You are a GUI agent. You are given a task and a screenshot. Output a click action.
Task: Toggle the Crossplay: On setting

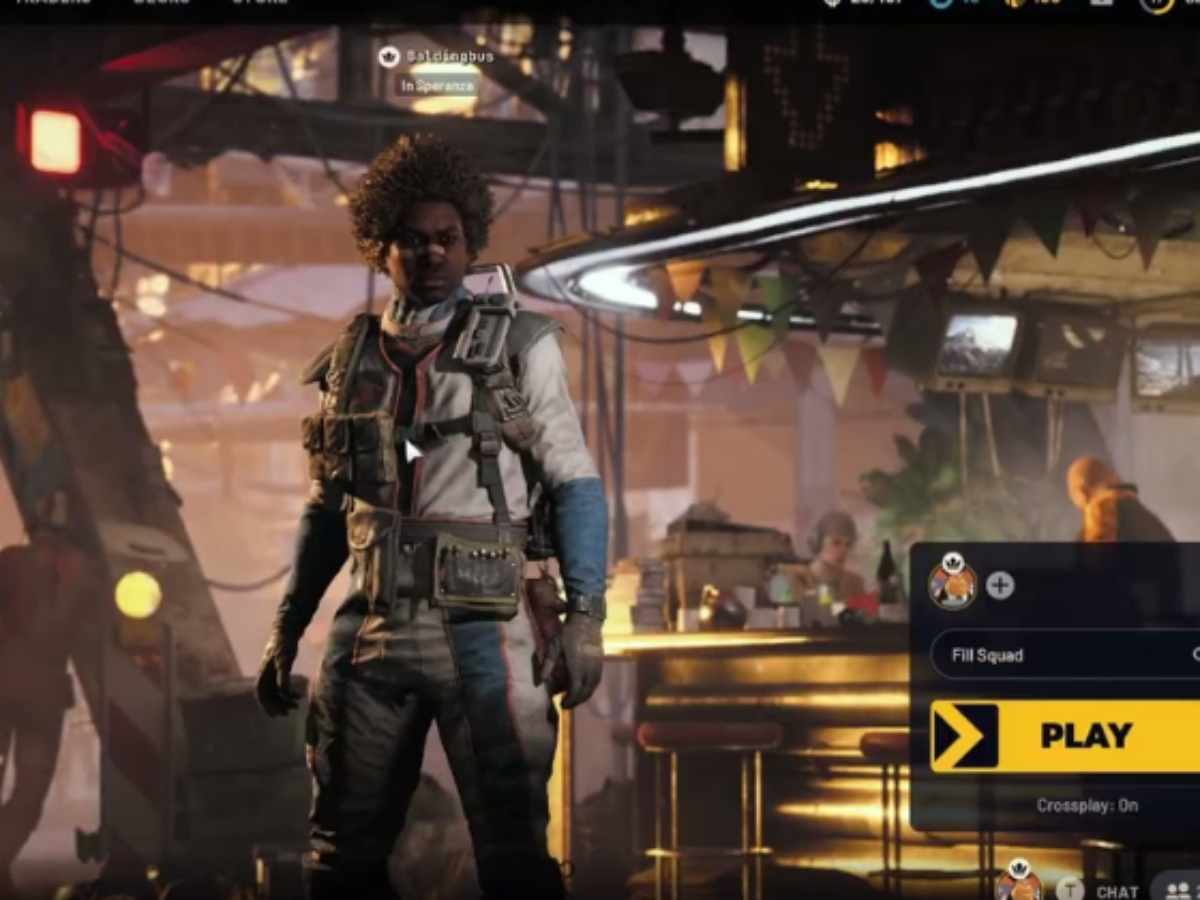[x=1087, y=805]
